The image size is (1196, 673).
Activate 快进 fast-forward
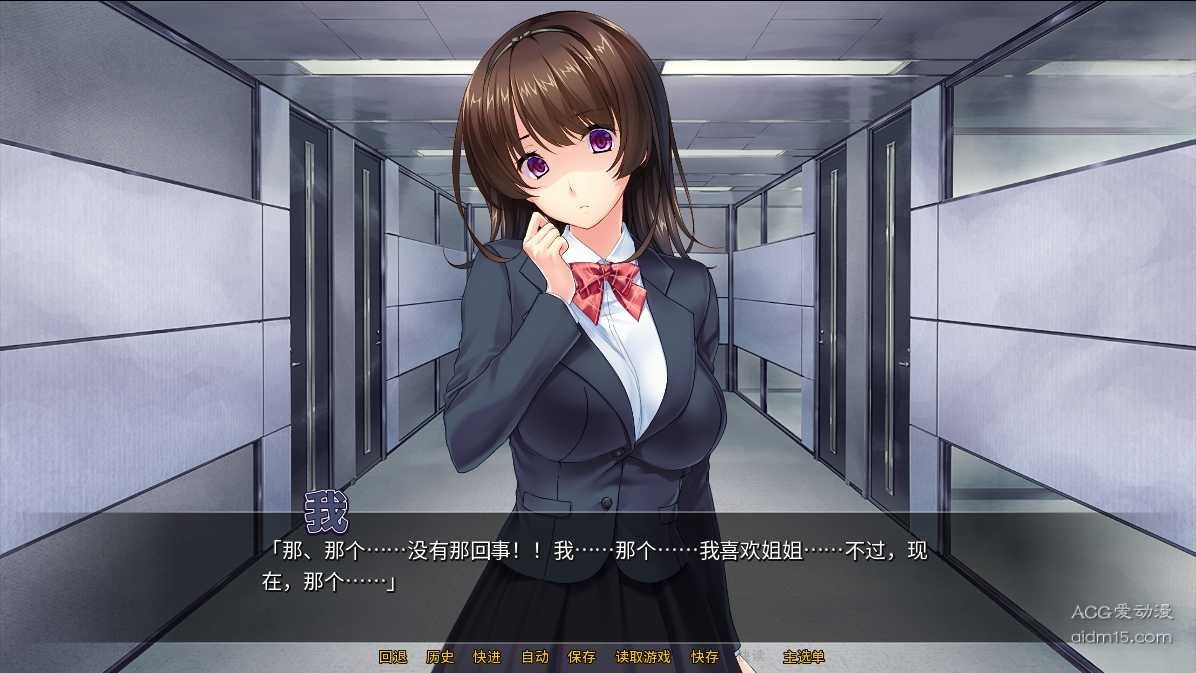487,657
